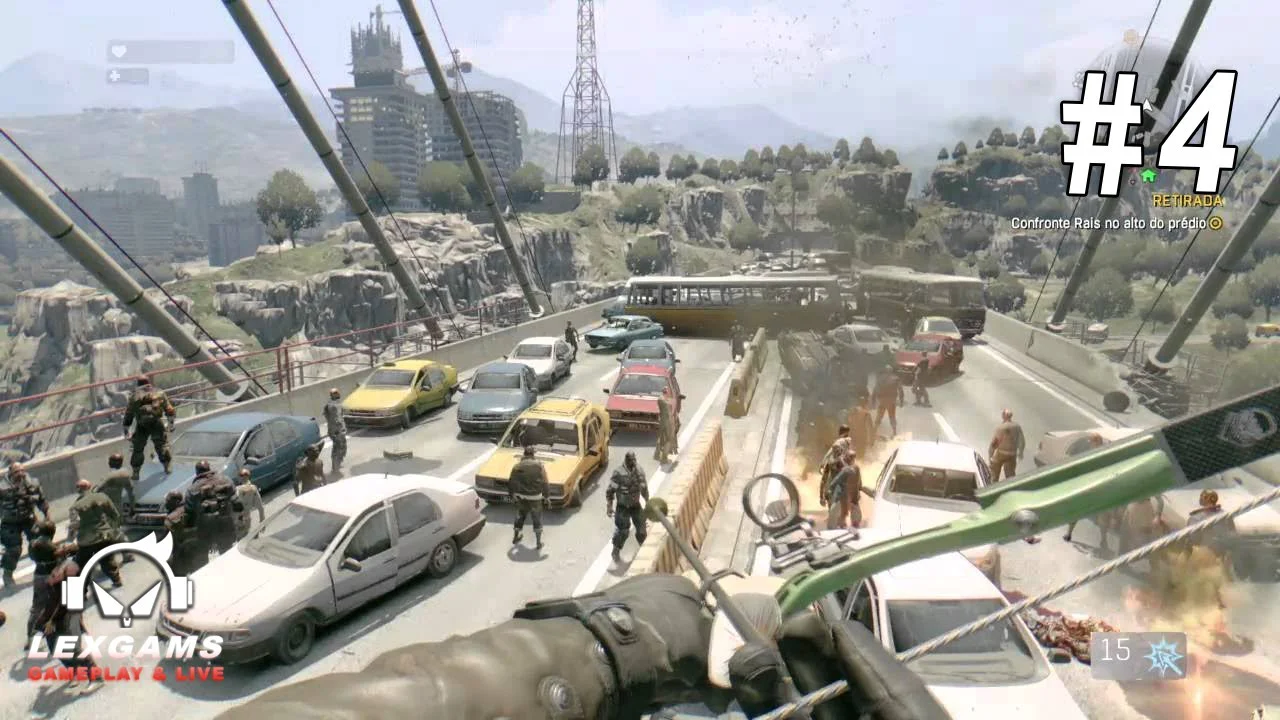Click the green house safe zone marker
The width and height of the screenshot is (1280, 720).
point(1147,176)
